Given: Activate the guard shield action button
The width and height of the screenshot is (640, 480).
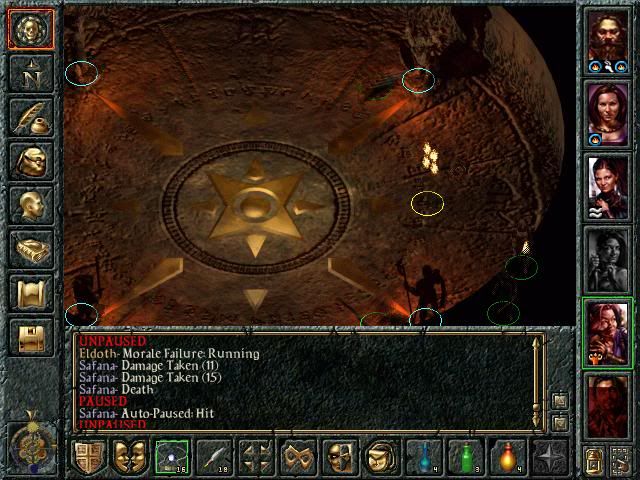Looking at the screenshot, I should click(x=87, y=457).
